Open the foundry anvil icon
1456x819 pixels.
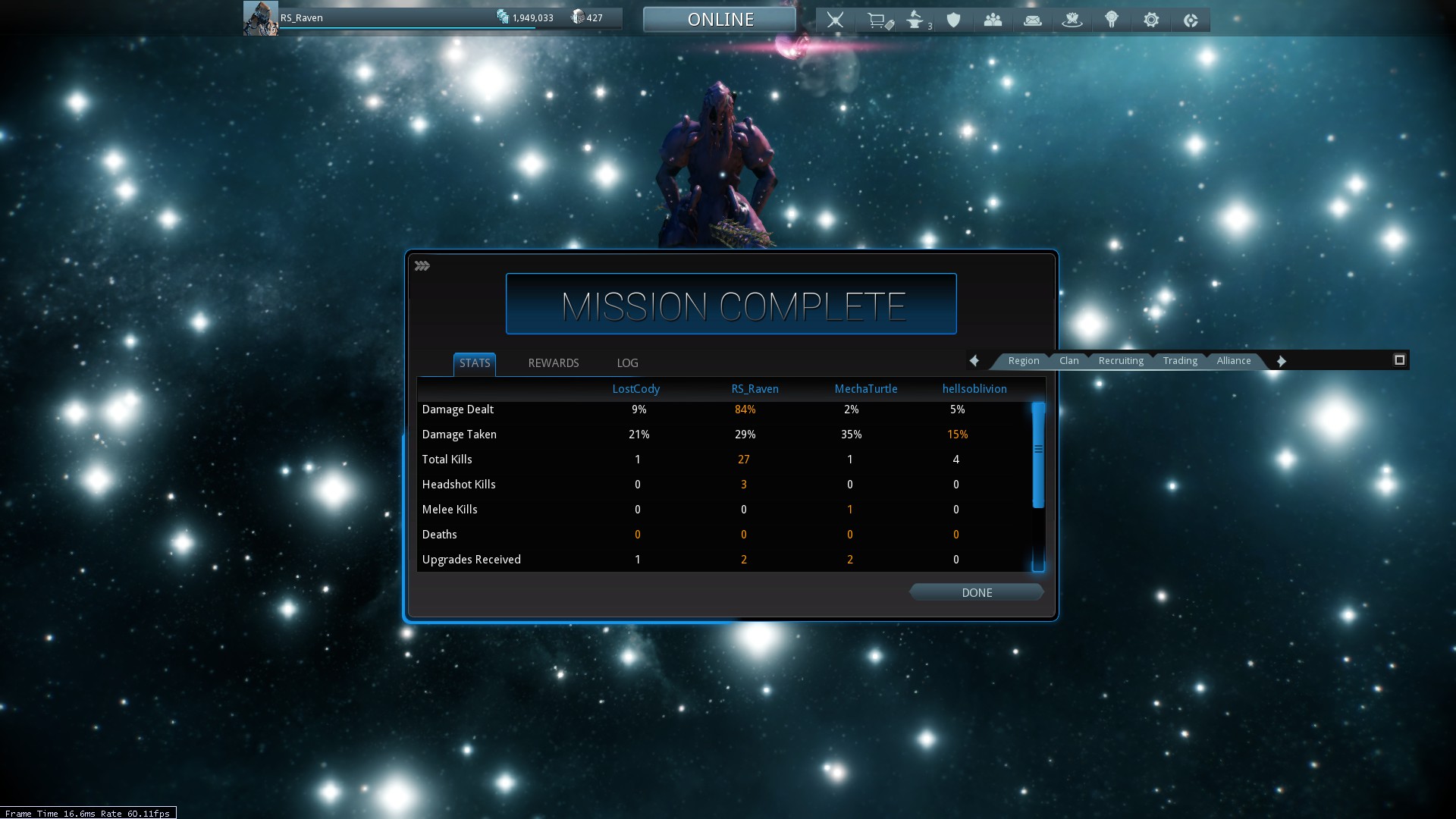click(915, 20)
